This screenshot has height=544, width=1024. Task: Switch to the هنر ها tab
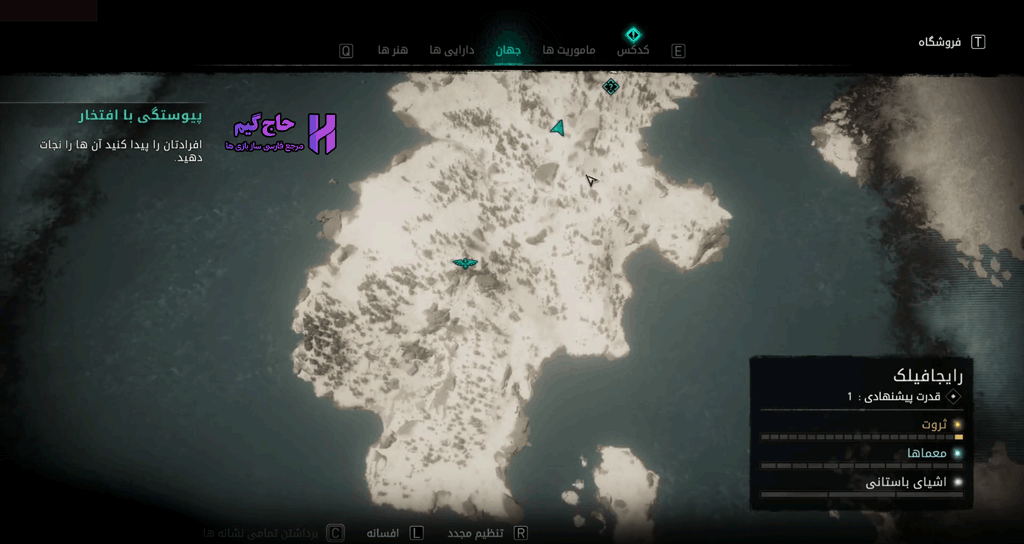point(392,50)
